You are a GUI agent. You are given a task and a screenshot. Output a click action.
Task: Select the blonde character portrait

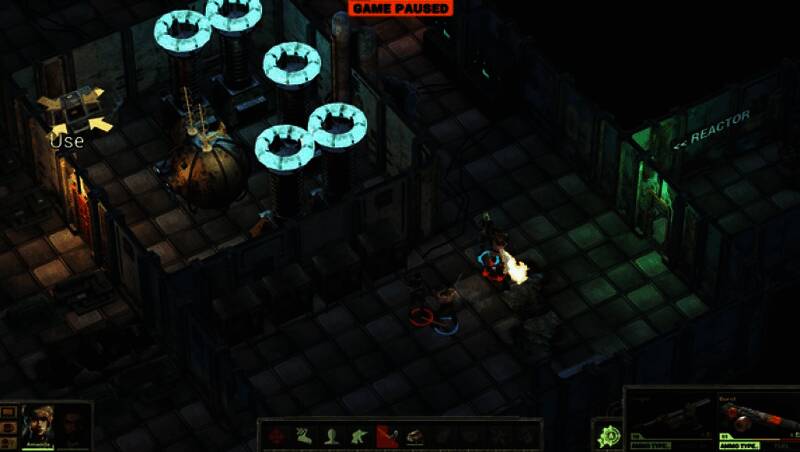(x=35, y=425)
